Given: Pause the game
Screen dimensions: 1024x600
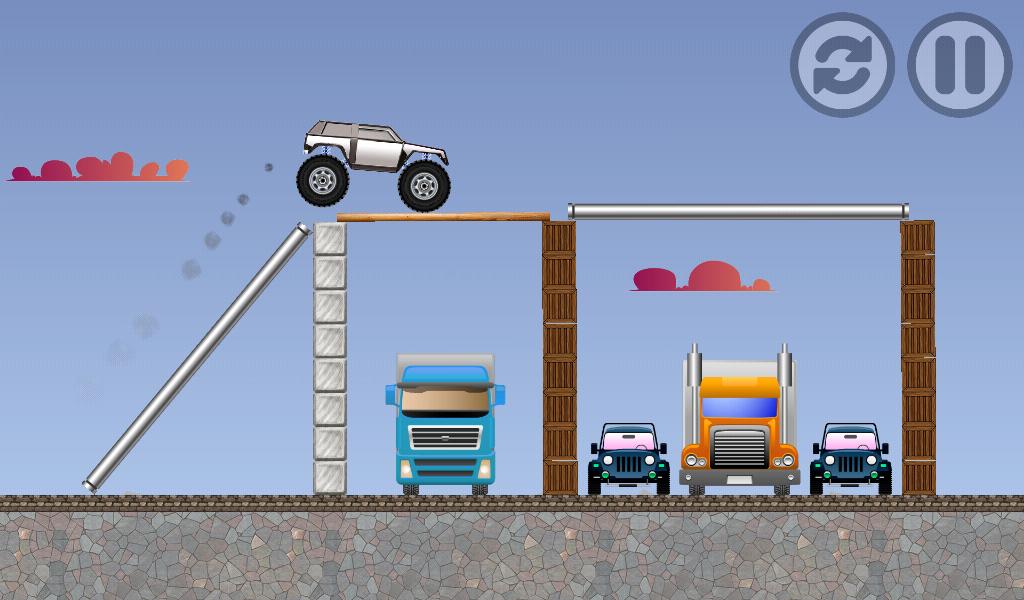Looking at the screenshot, I should coord(959,65).
